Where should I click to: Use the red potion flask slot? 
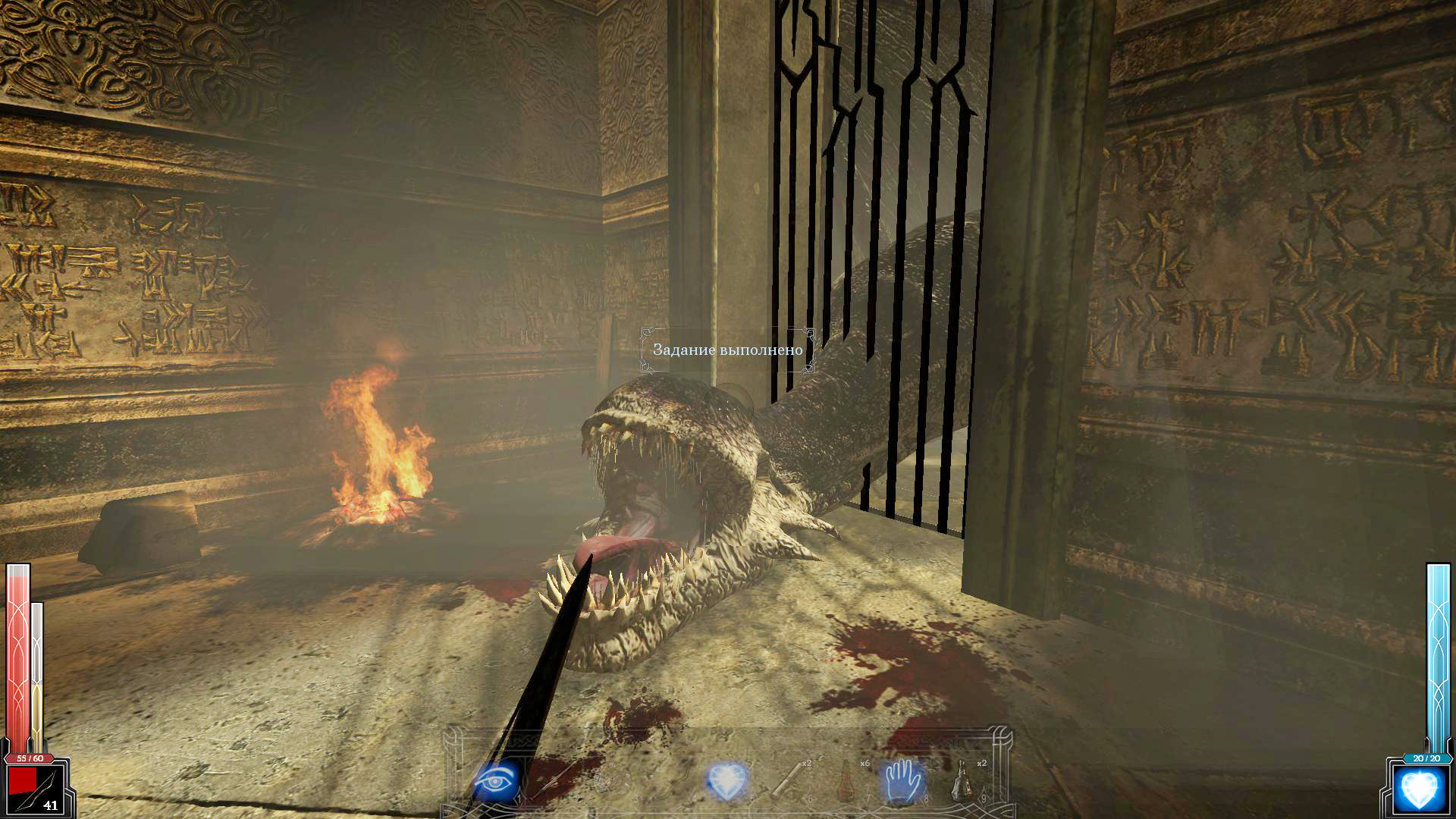(846, 780)
